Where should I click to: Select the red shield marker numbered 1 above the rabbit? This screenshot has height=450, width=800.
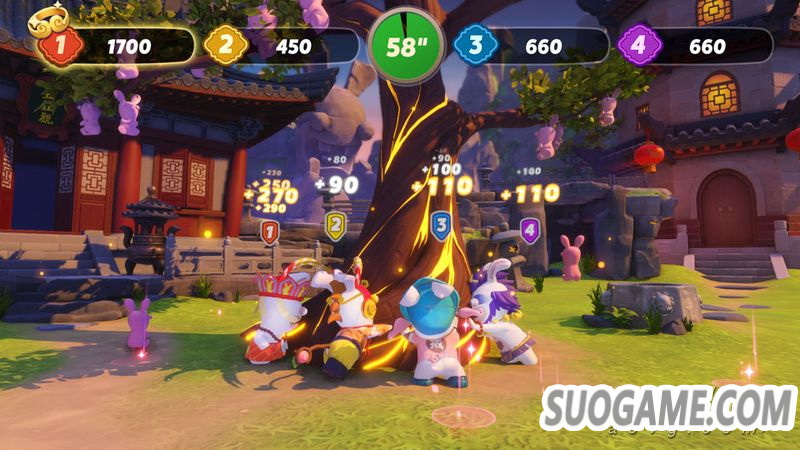point(269,232)
